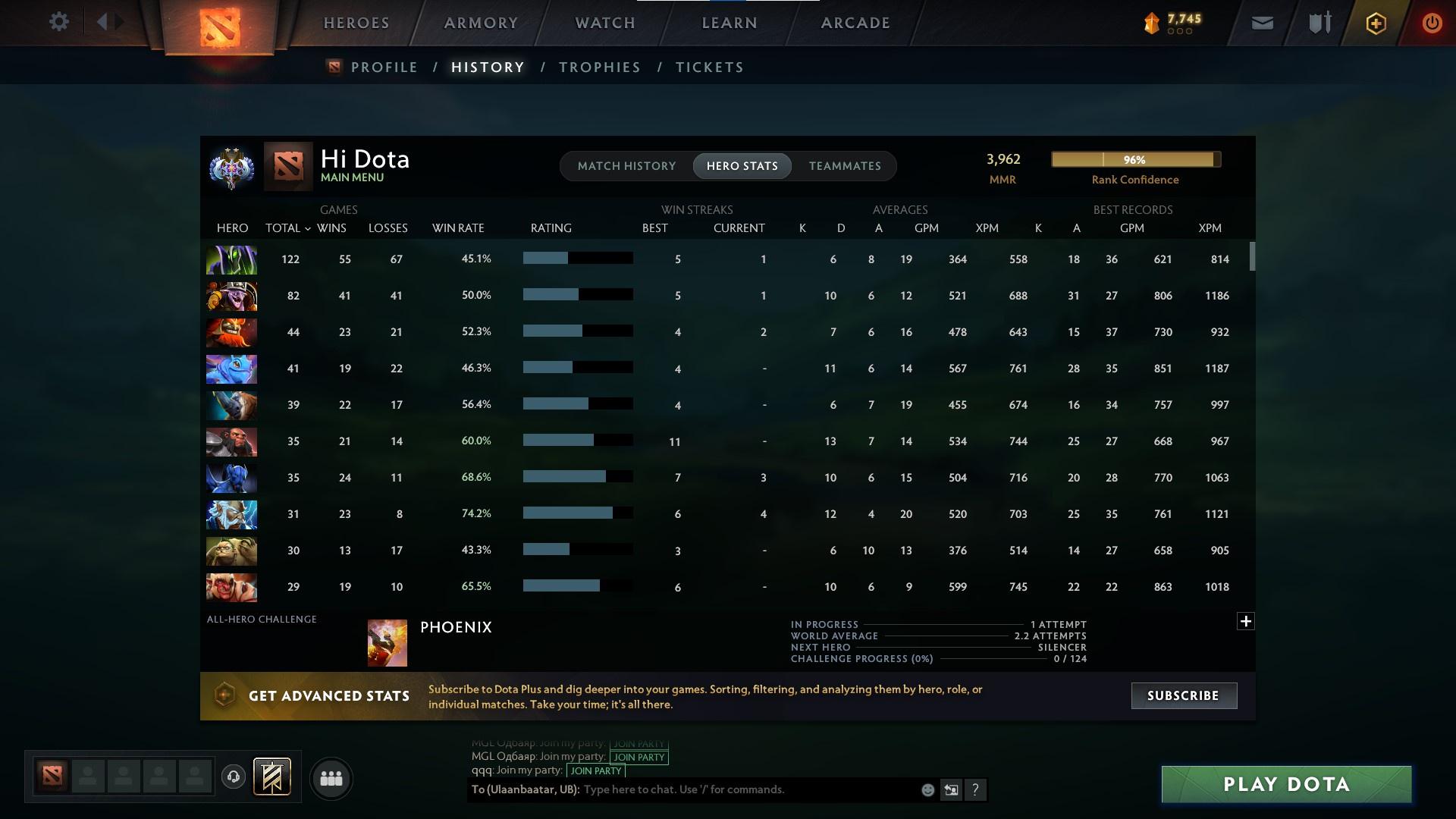Click JOIN PARTY link from qqq
The width and height of the screenshot is (1456, 819).
596,770
